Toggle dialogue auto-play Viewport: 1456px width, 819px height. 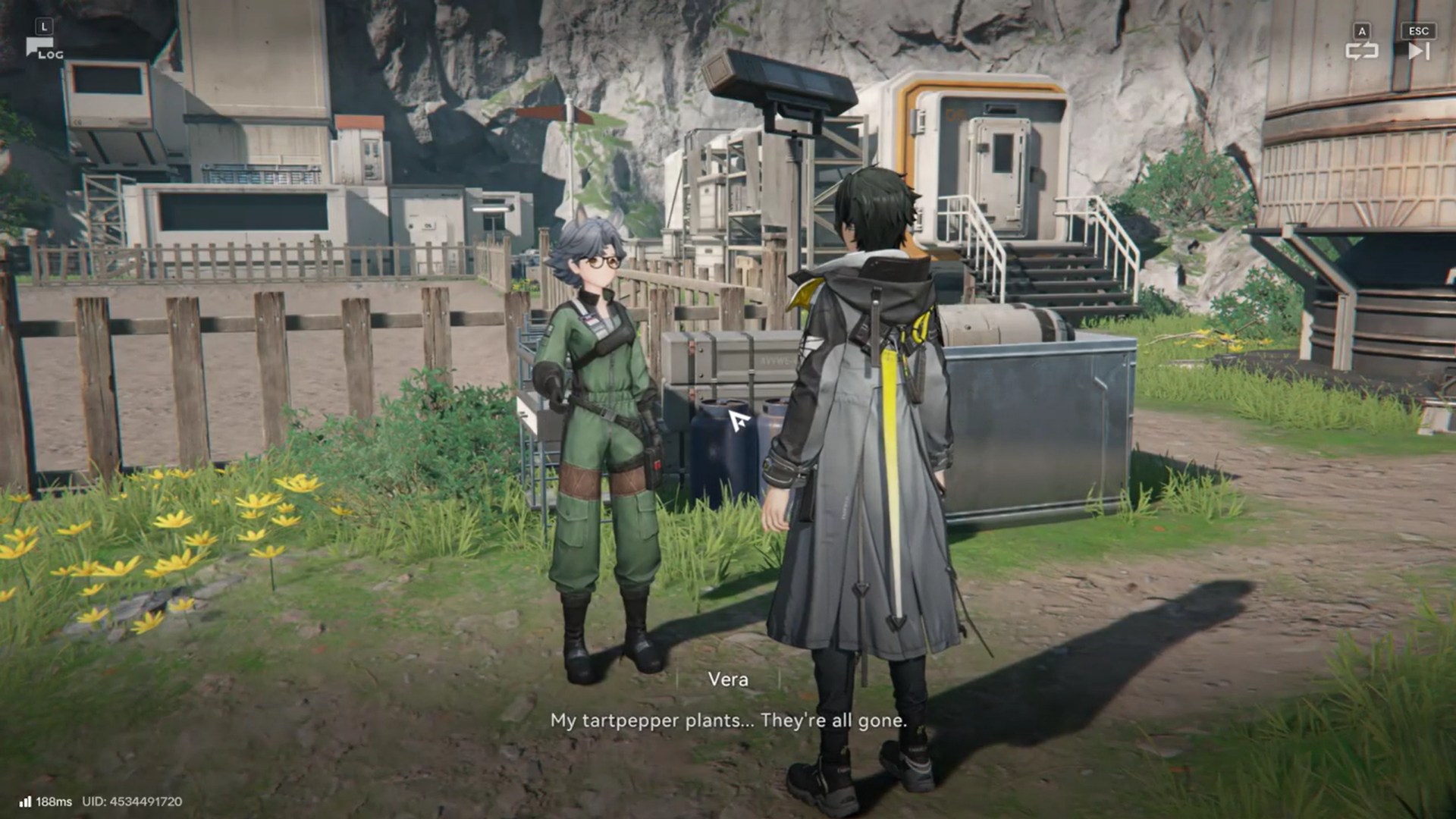[1361, 50]
